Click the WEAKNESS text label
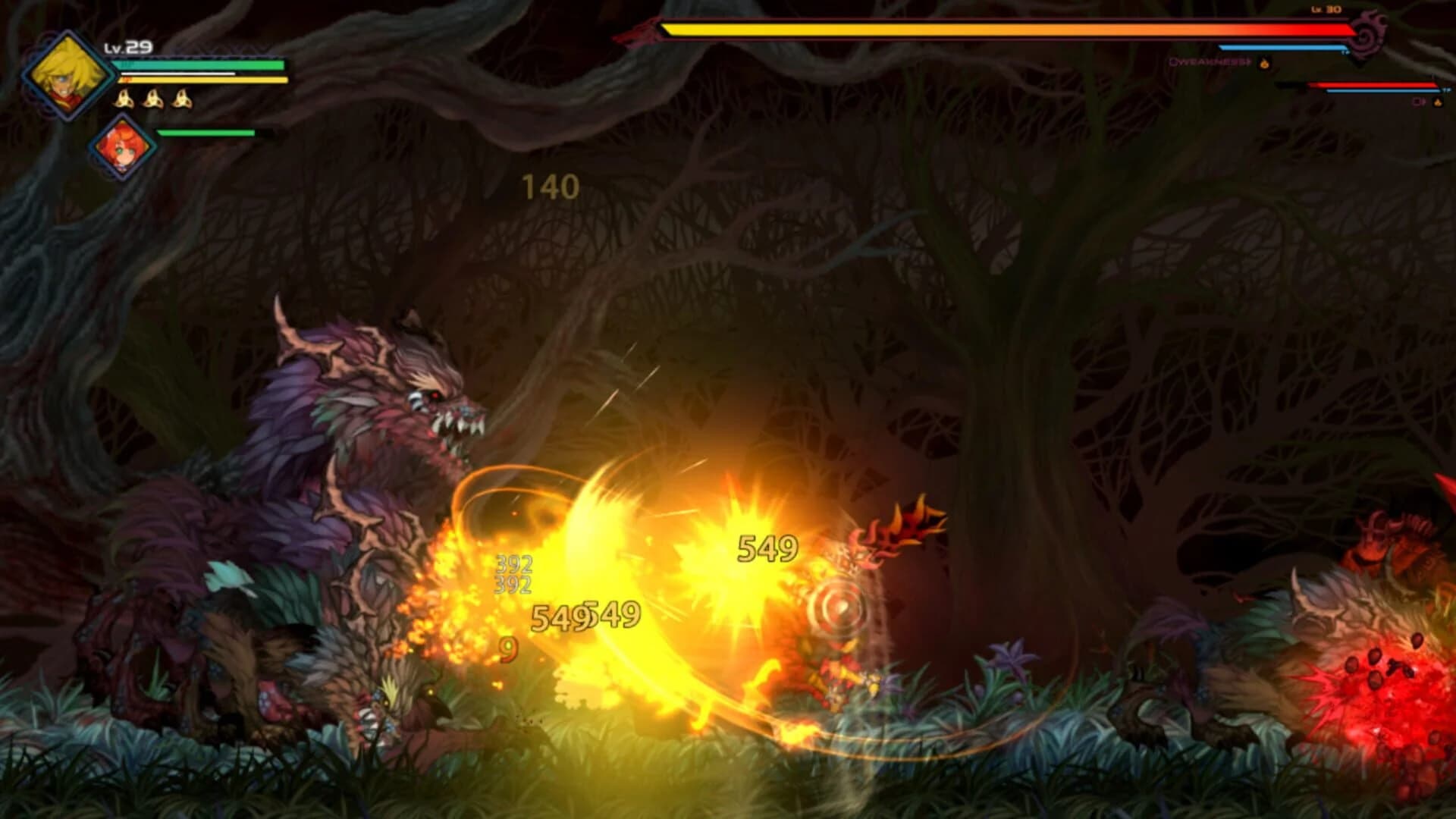1456x819 pixels. click(x=1209, y=63)
